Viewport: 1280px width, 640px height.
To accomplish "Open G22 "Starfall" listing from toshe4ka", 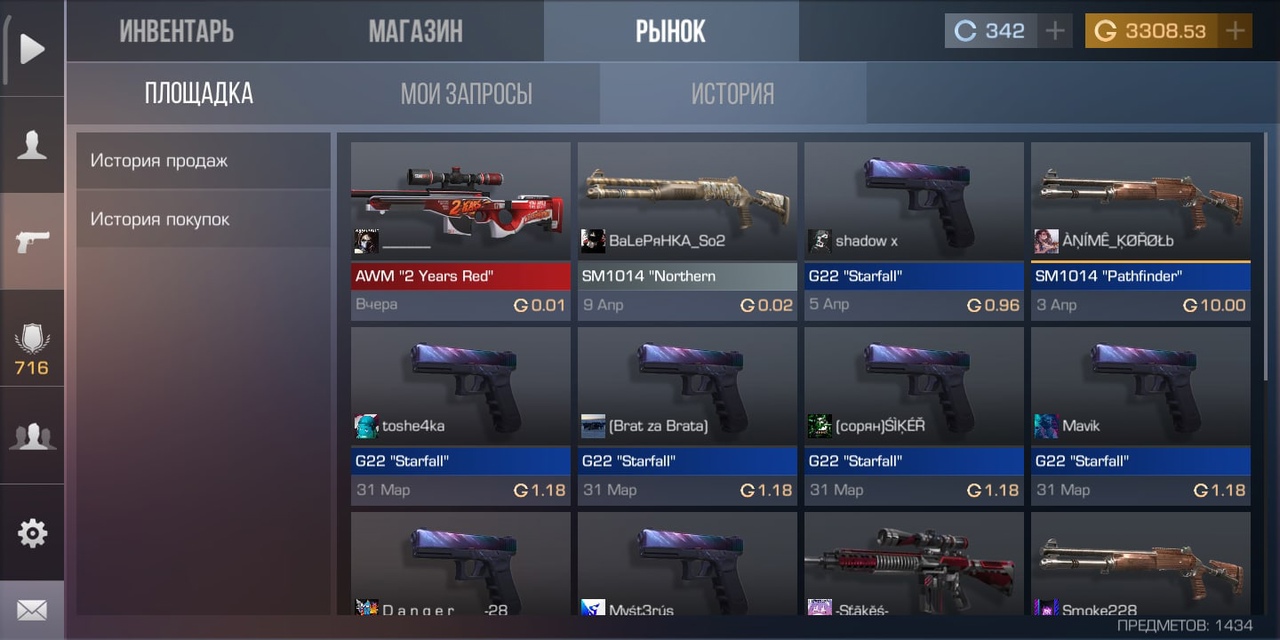I will coord(460,415).
